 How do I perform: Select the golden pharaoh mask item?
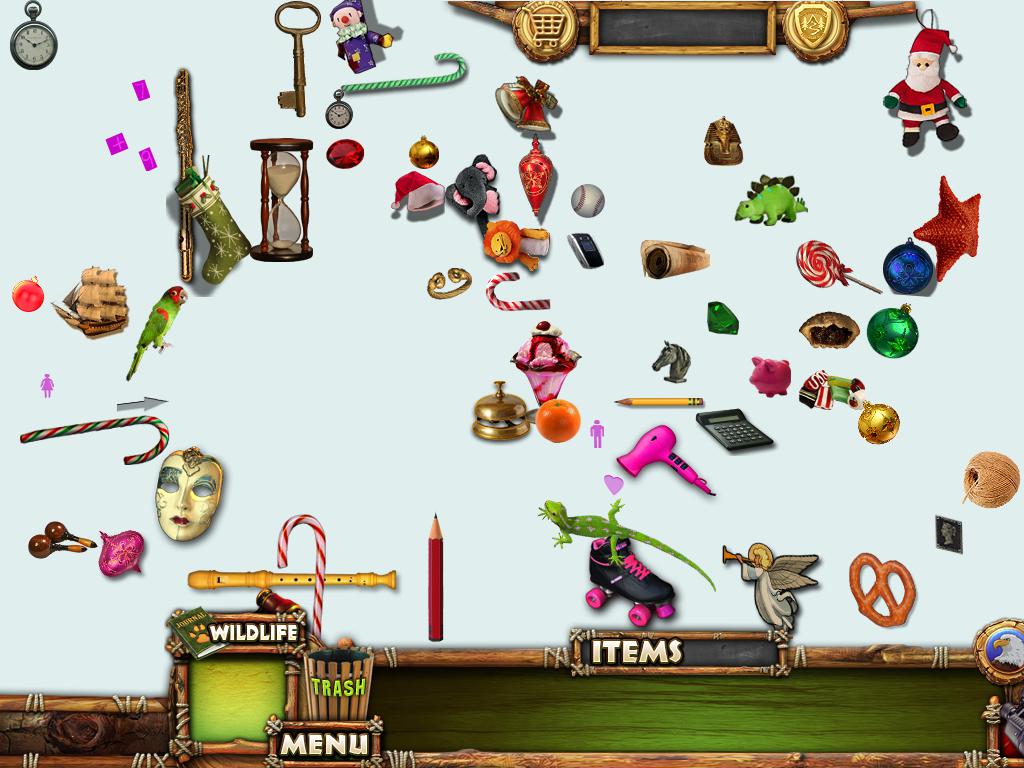[x=722, y=141]
